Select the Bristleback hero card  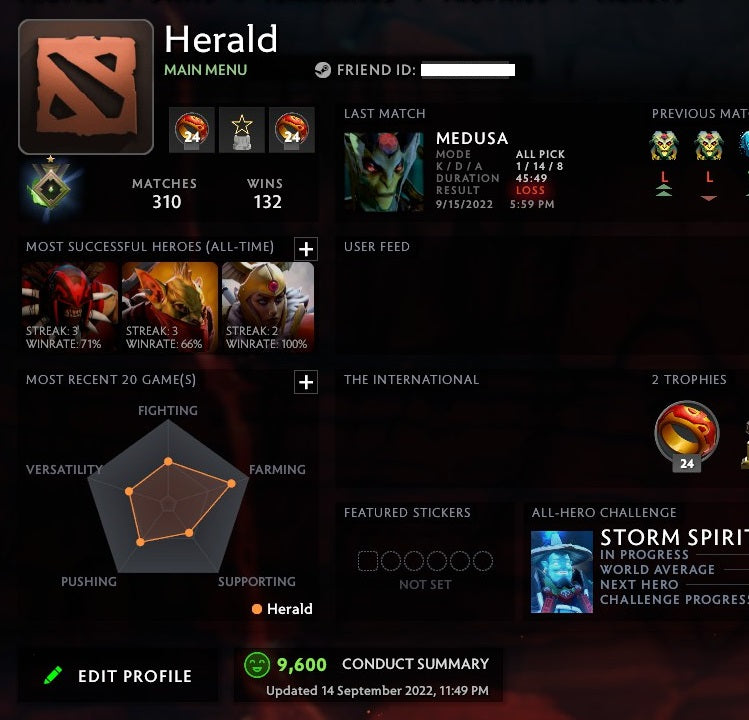click(x=170, y=306)
